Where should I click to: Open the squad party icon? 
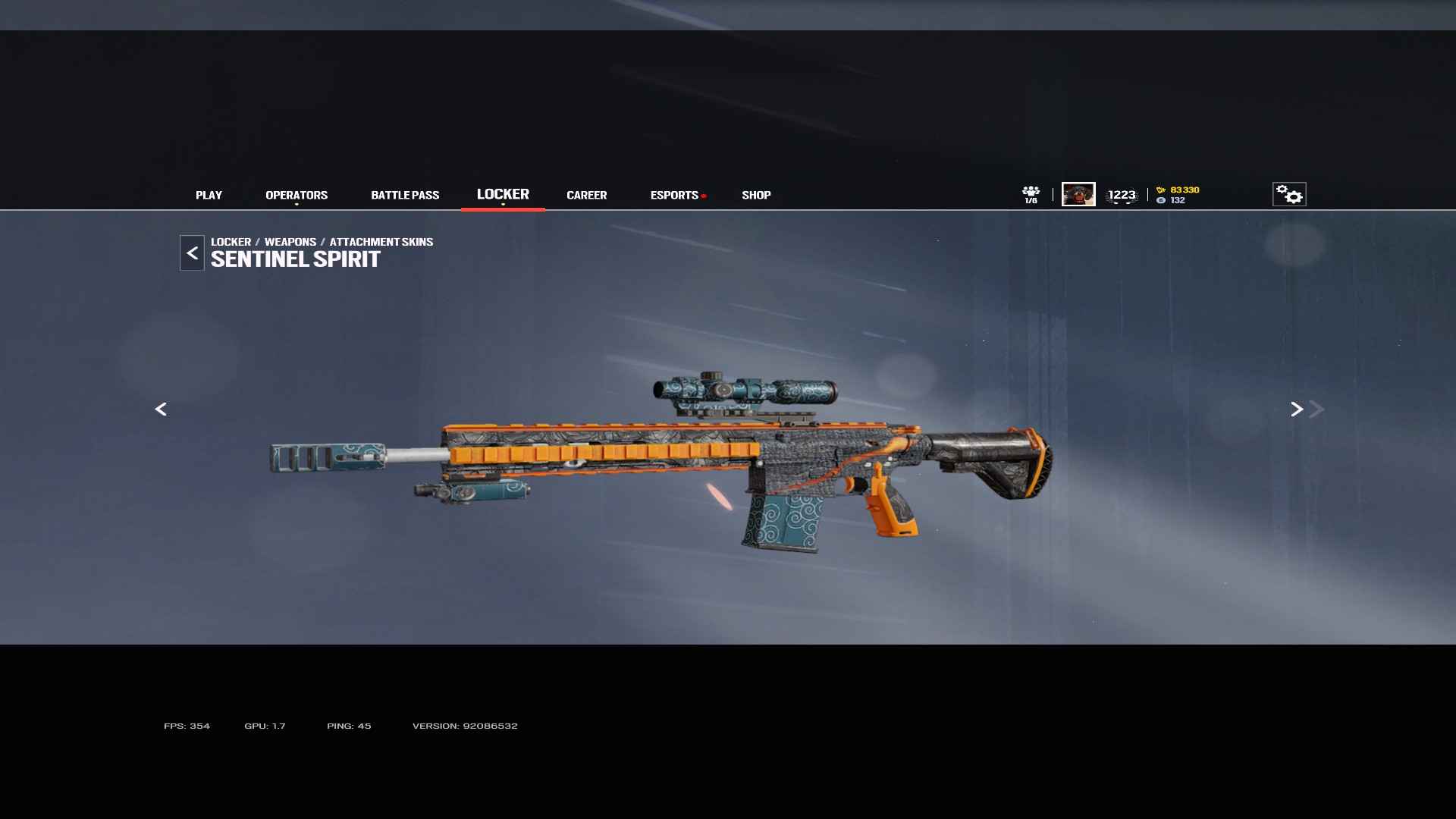(1031, 194)
